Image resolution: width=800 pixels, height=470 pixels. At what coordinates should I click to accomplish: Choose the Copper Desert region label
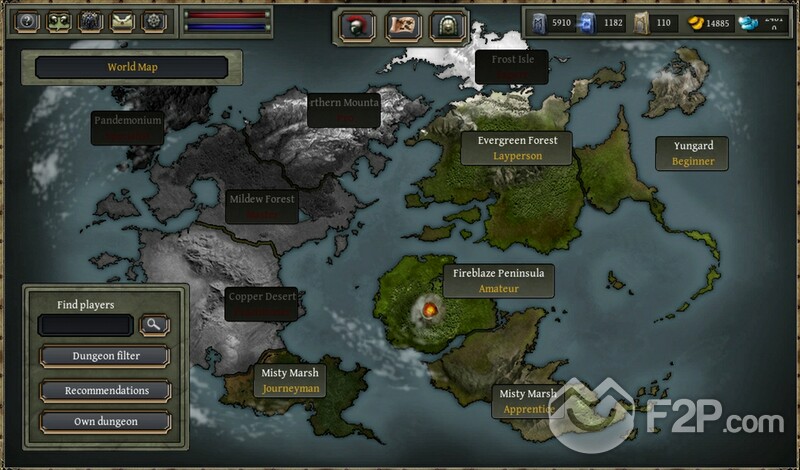click(x=260, y=304)
